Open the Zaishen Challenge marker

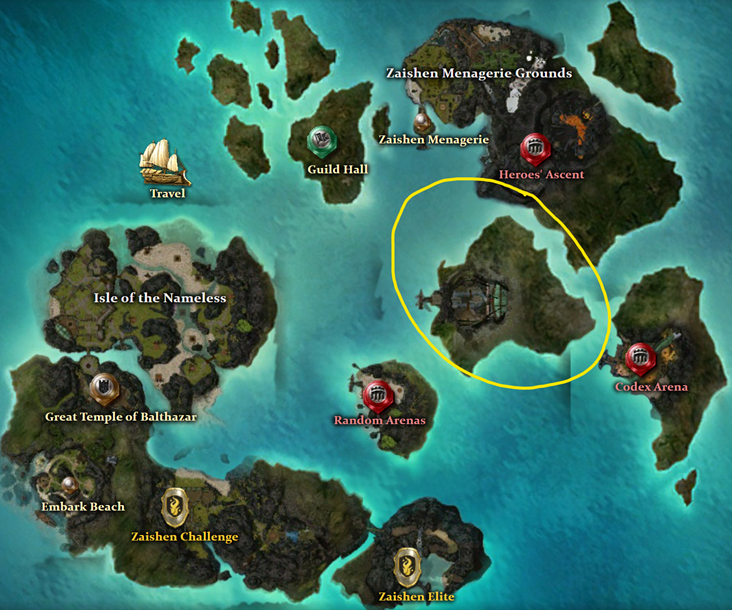click(172, 503)
